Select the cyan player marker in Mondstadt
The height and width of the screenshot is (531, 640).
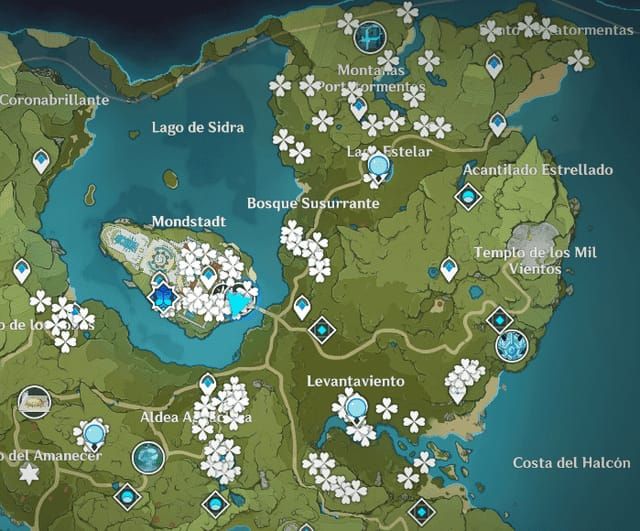tap(238, 301)
